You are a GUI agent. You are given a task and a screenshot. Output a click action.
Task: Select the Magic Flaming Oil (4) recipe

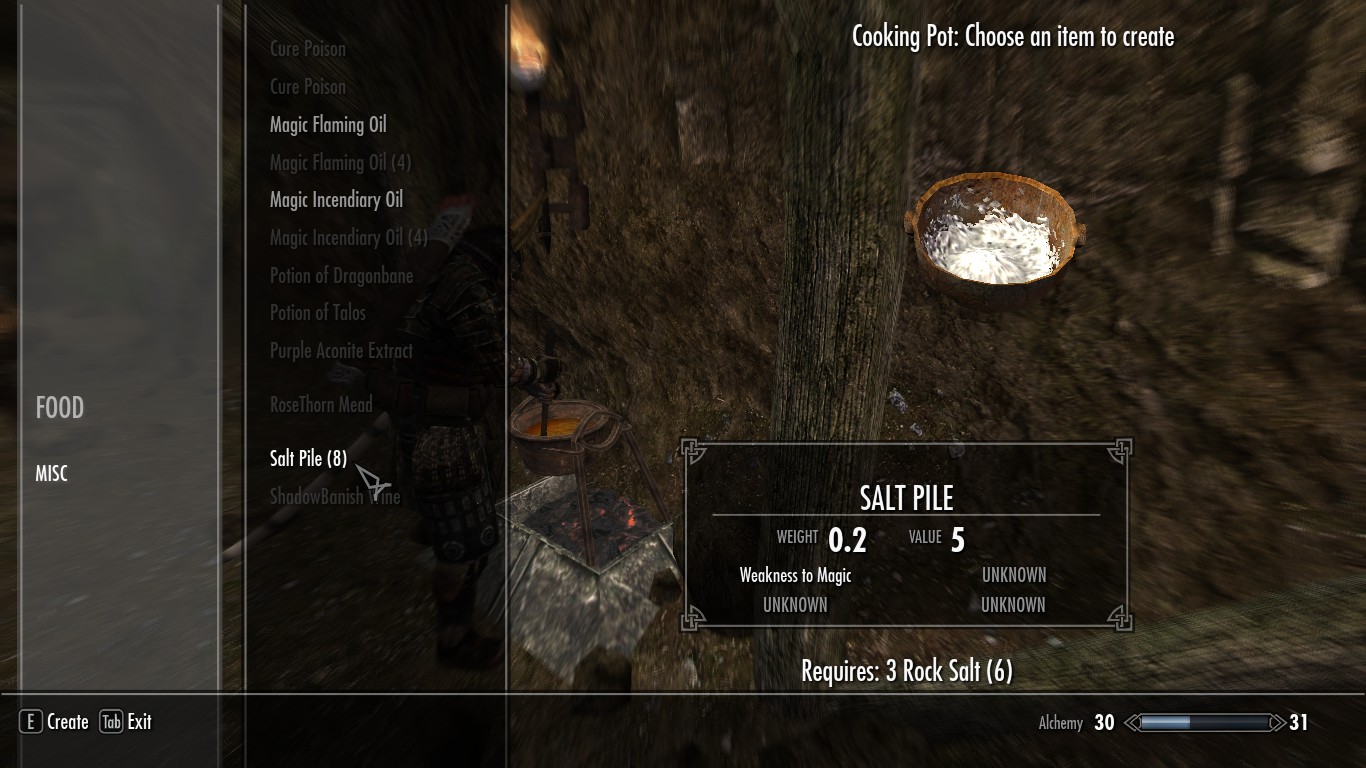pos(340,163)
